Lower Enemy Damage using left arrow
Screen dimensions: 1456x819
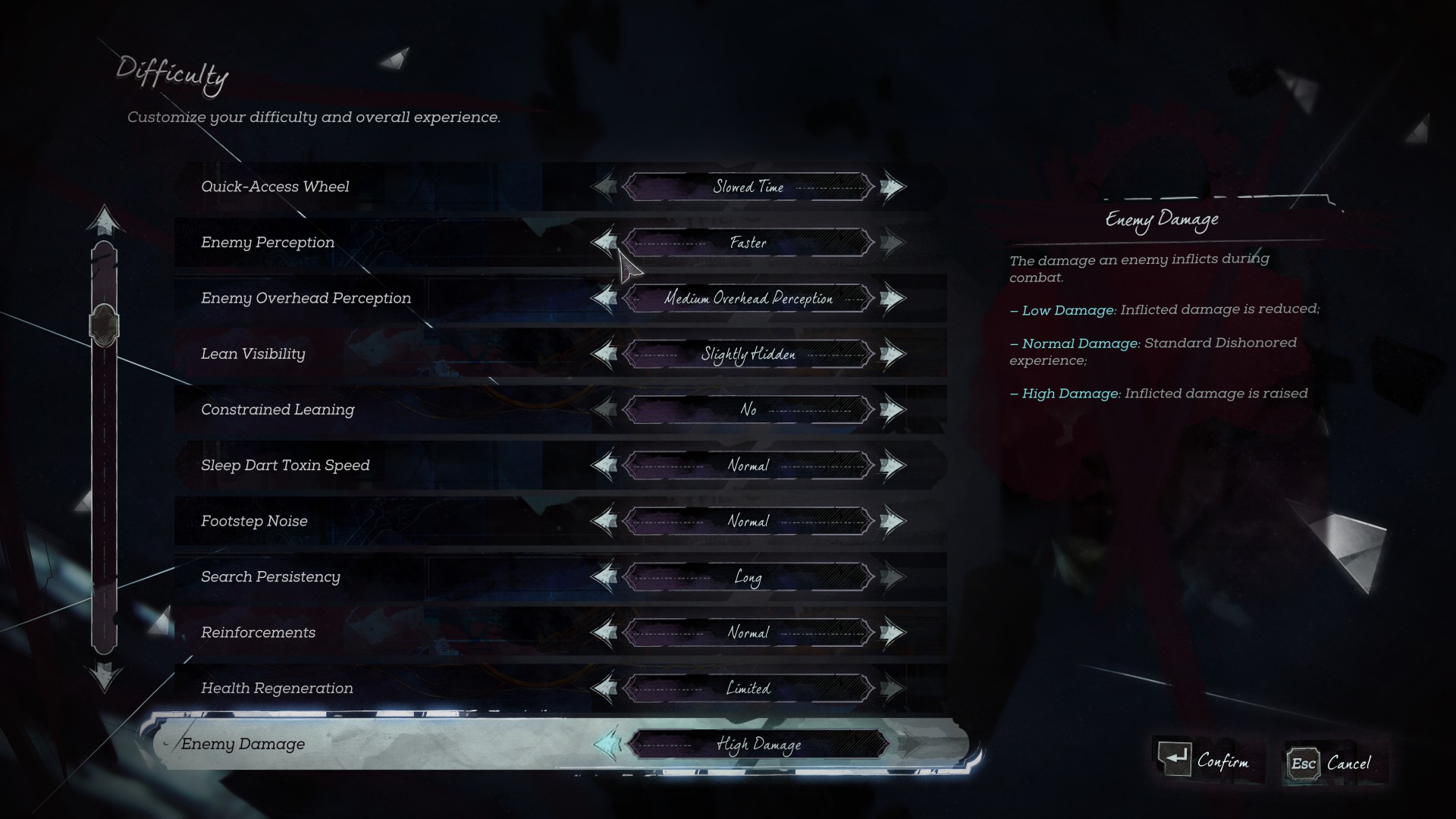607,744
